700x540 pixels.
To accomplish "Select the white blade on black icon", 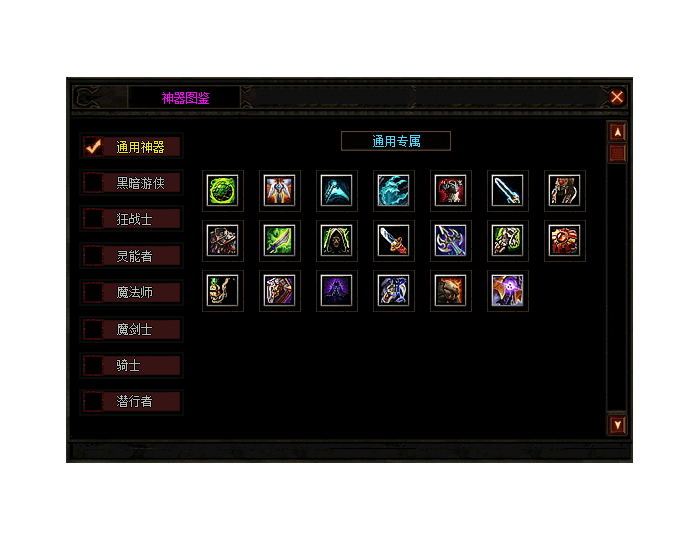I will pyautogui.click(x=508, y=190).
